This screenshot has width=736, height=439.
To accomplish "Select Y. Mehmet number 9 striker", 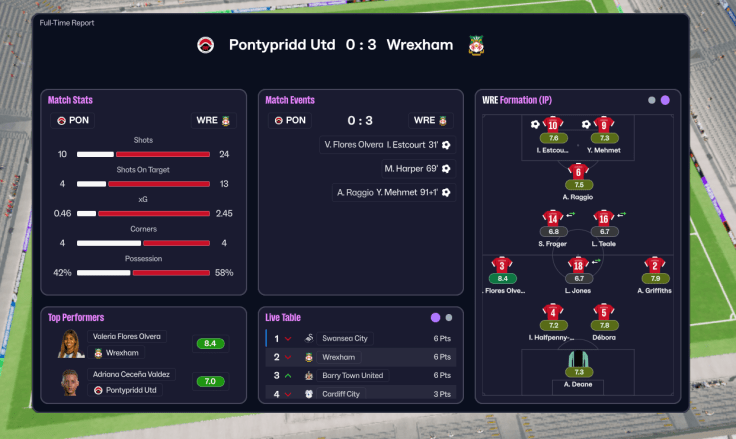I will click(x=604, y=126).
